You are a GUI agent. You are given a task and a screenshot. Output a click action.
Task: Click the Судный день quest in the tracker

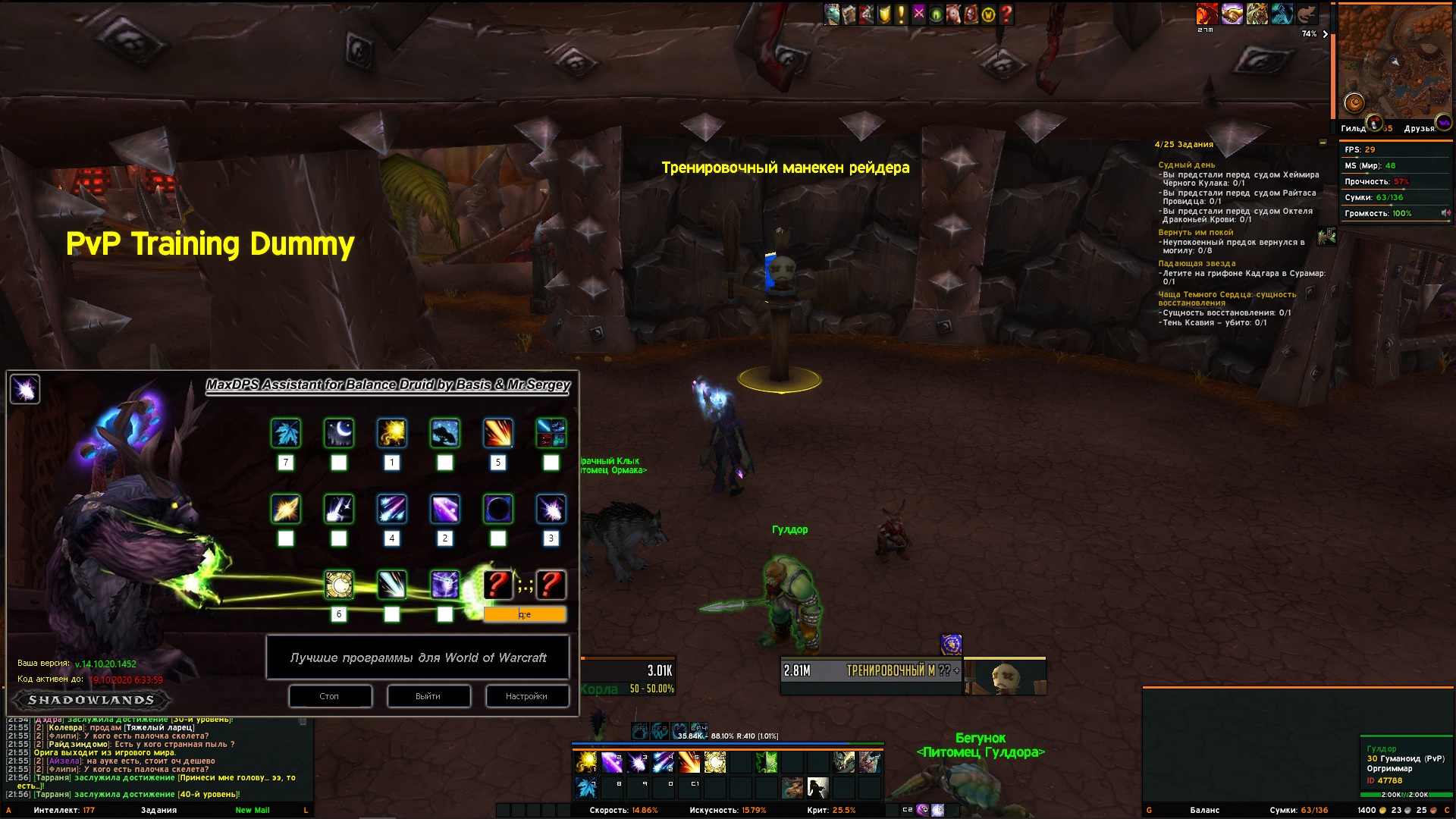(1186, 165)
